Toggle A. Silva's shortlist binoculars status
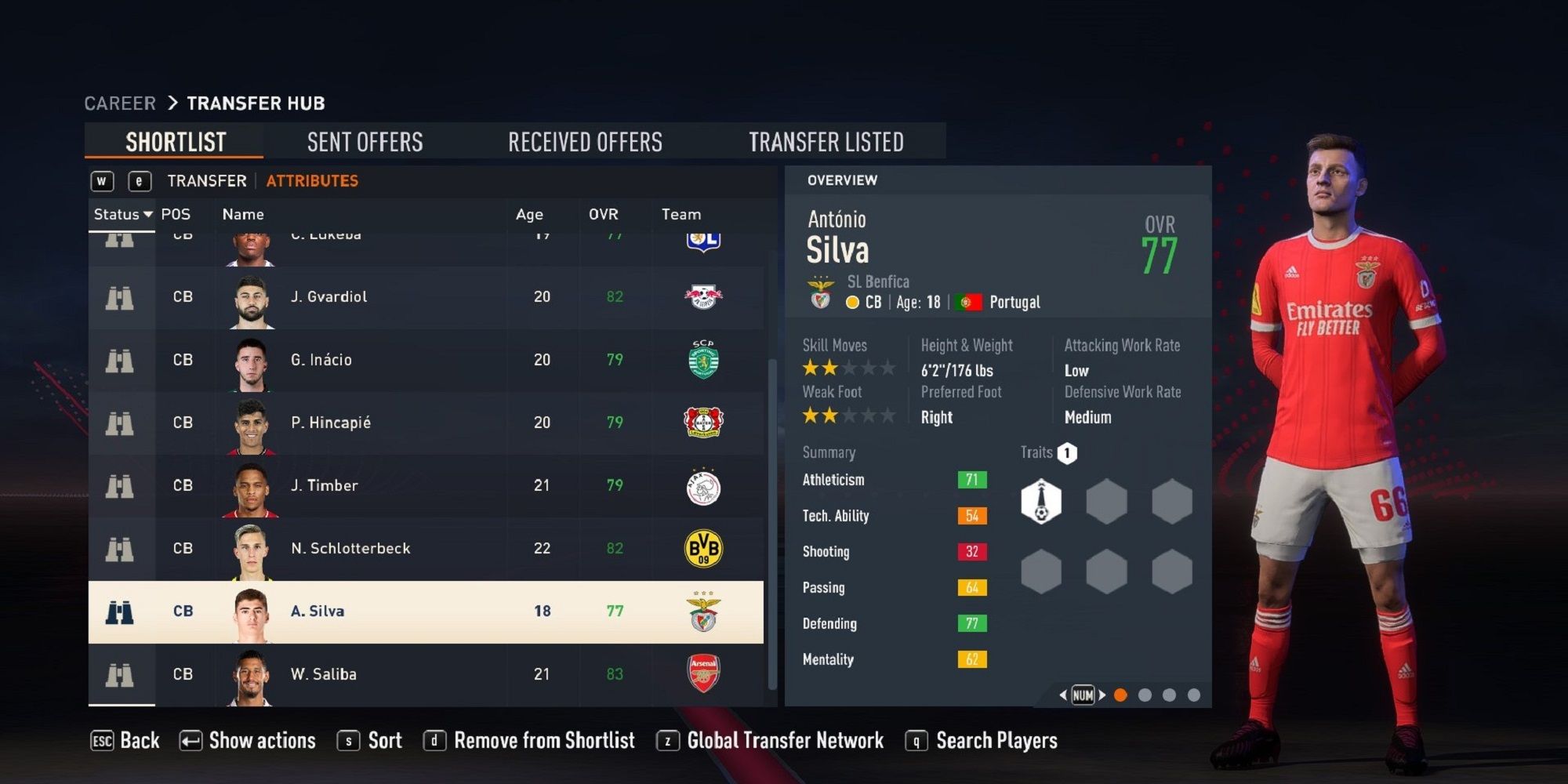The image size is (1568, 784). point(122,610)
